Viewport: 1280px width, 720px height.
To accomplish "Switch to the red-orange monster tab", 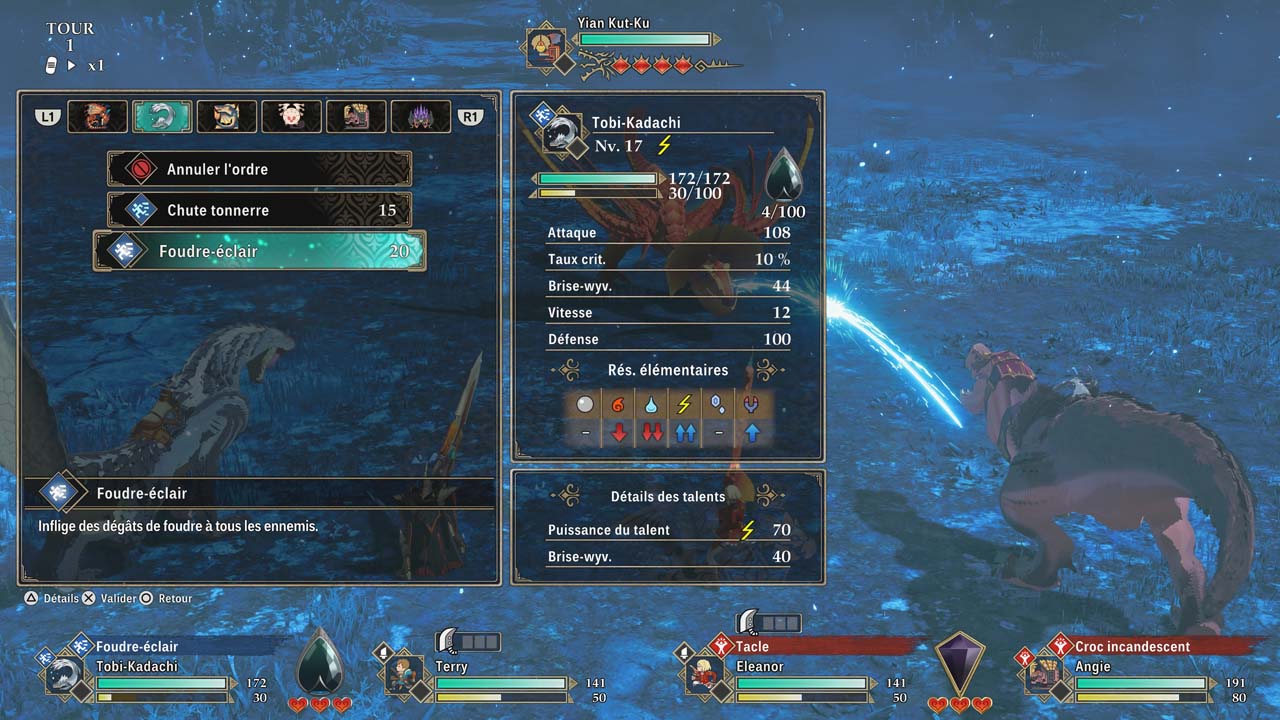I will tap(97, 117).
